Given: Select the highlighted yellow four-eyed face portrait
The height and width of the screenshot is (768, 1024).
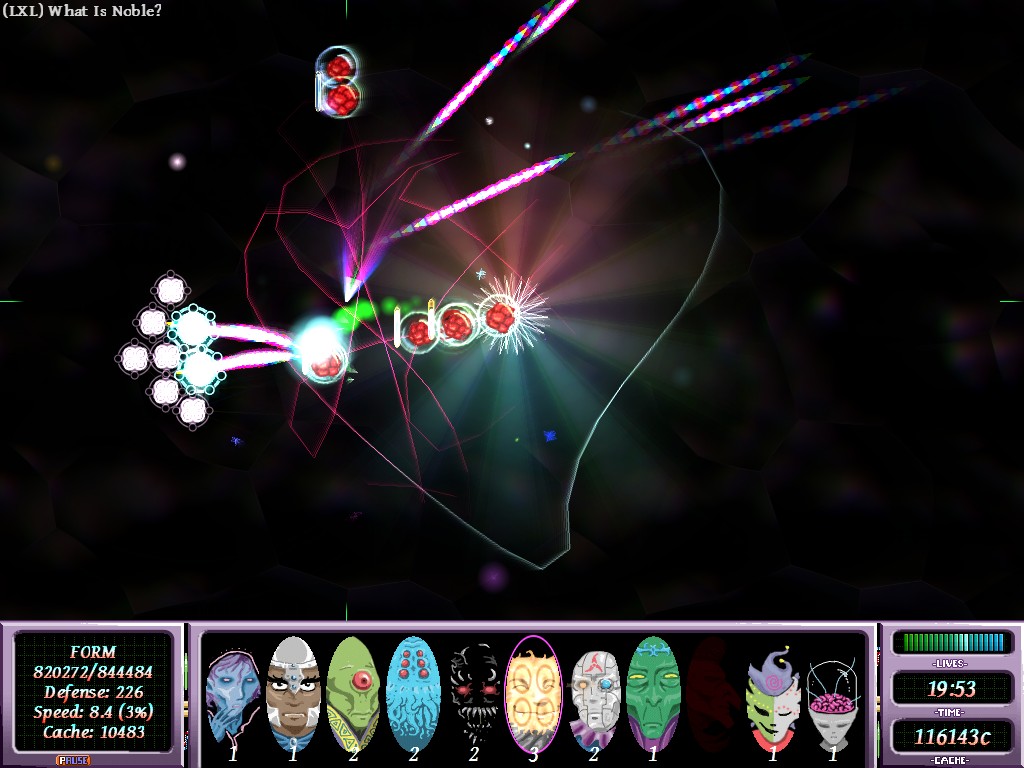Looking at the screenshot, I should pyautogui.click(x=533, y=692).
